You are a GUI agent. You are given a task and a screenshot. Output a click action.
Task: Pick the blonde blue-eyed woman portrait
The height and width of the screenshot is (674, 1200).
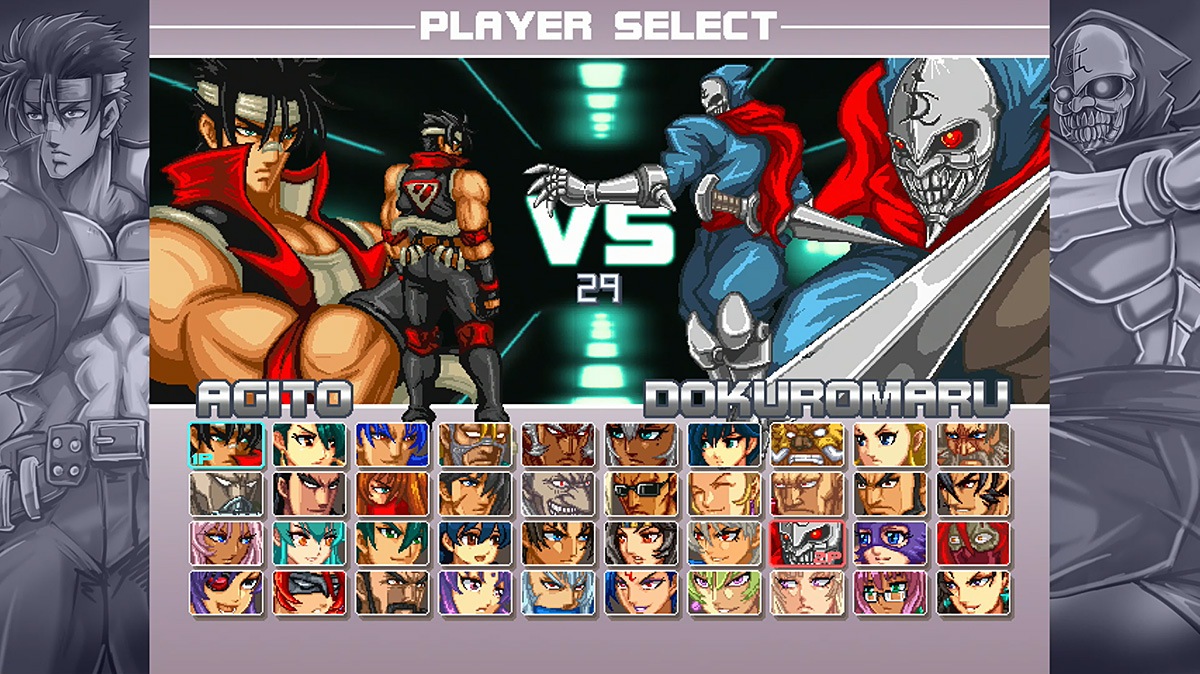click(890, 445)
